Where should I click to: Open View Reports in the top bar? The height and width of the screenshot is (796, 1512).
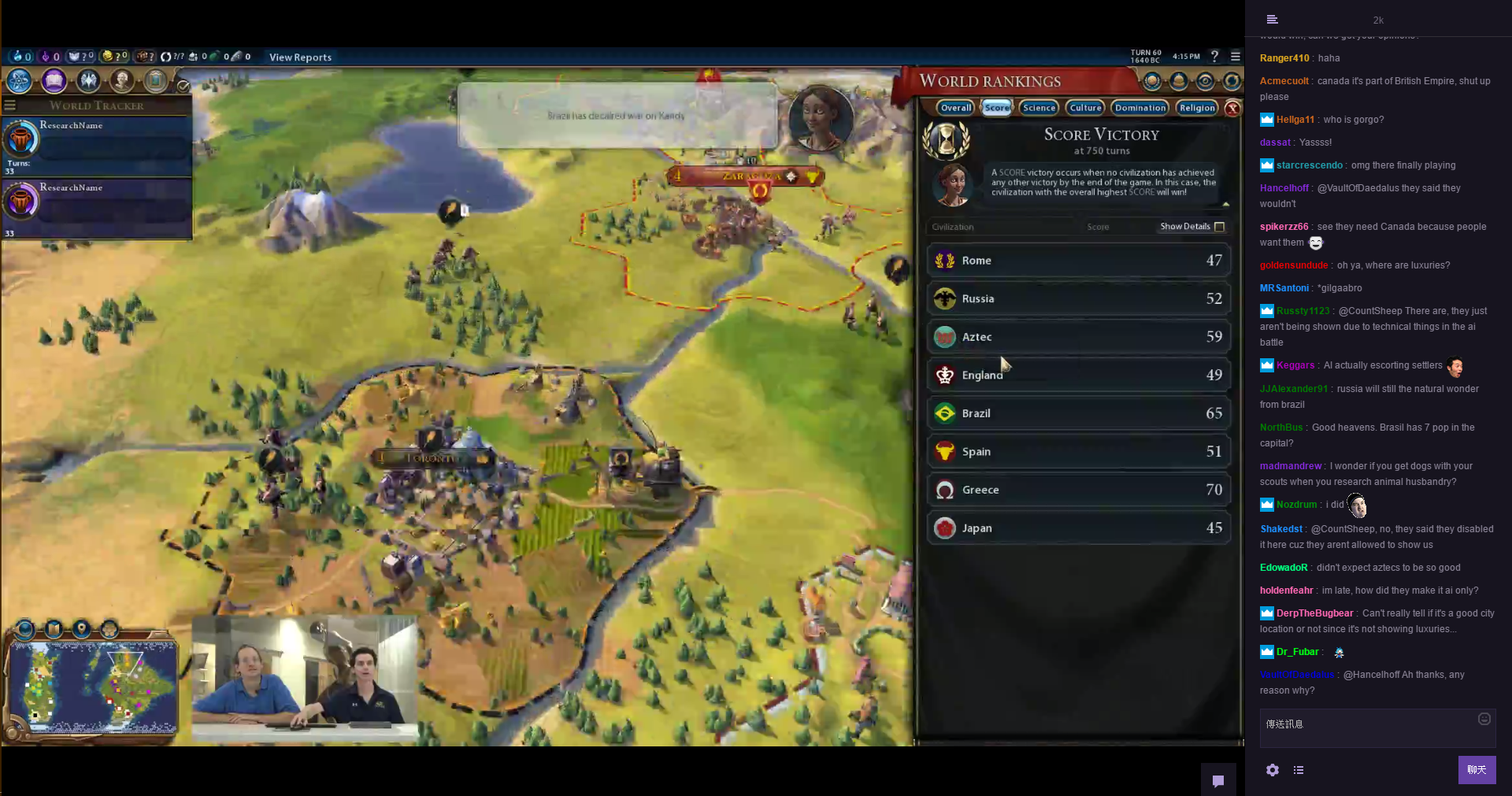click(x=300, y=57)
